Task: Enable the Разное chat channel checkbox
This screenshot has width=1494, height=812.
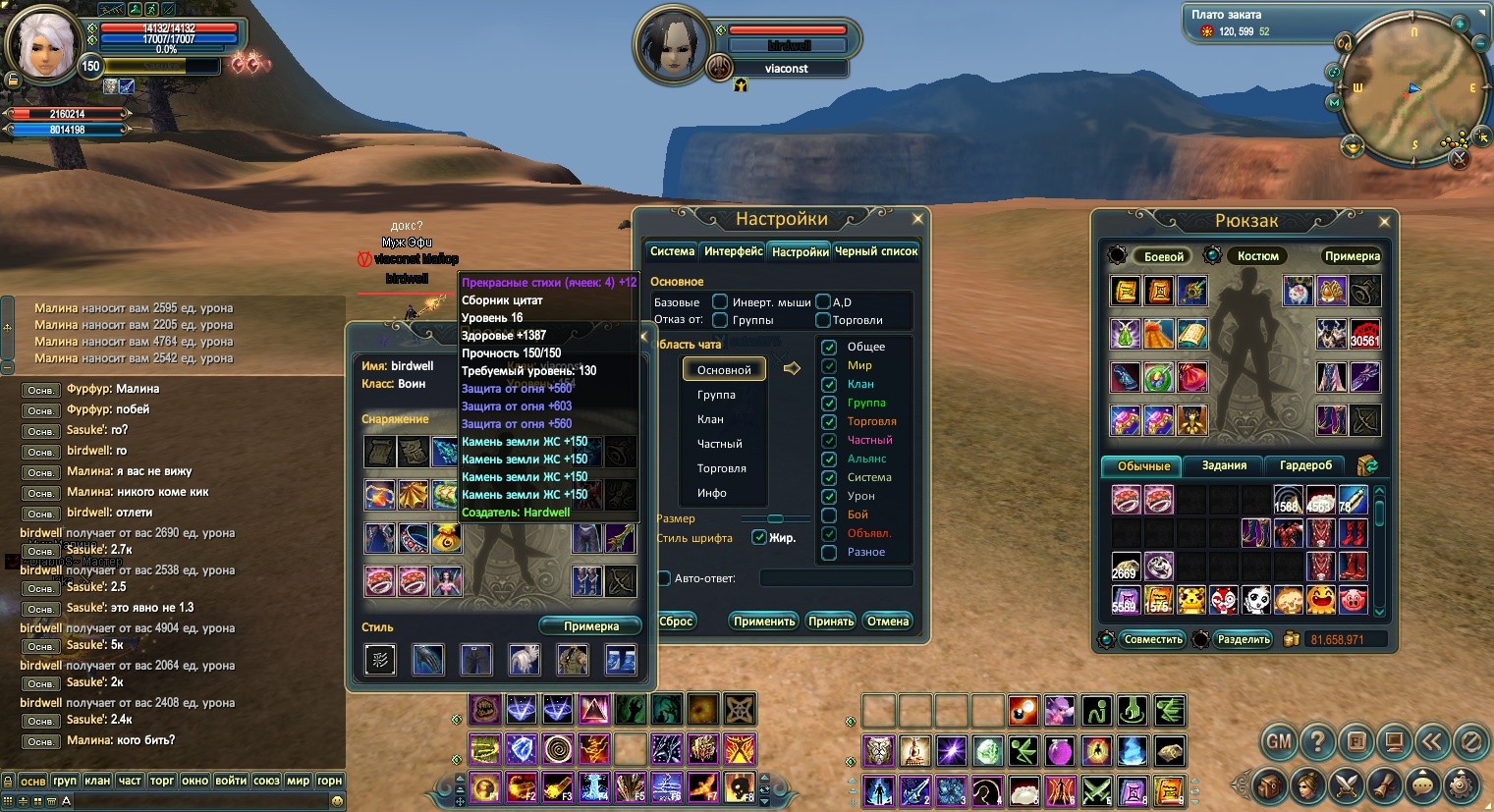Action: (829, 552)
